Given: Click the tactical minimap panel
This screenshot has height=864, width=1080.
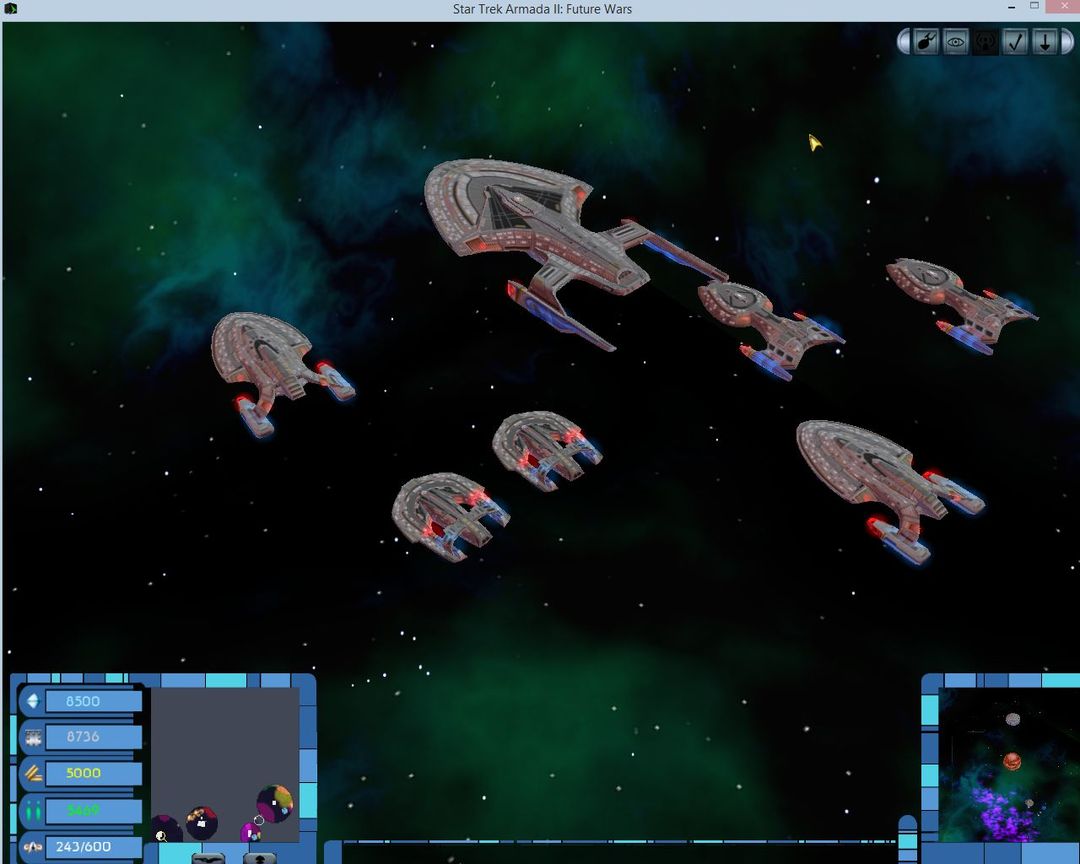Looking at the screenshot, I should pyautogui.click(x=225, y=765).
